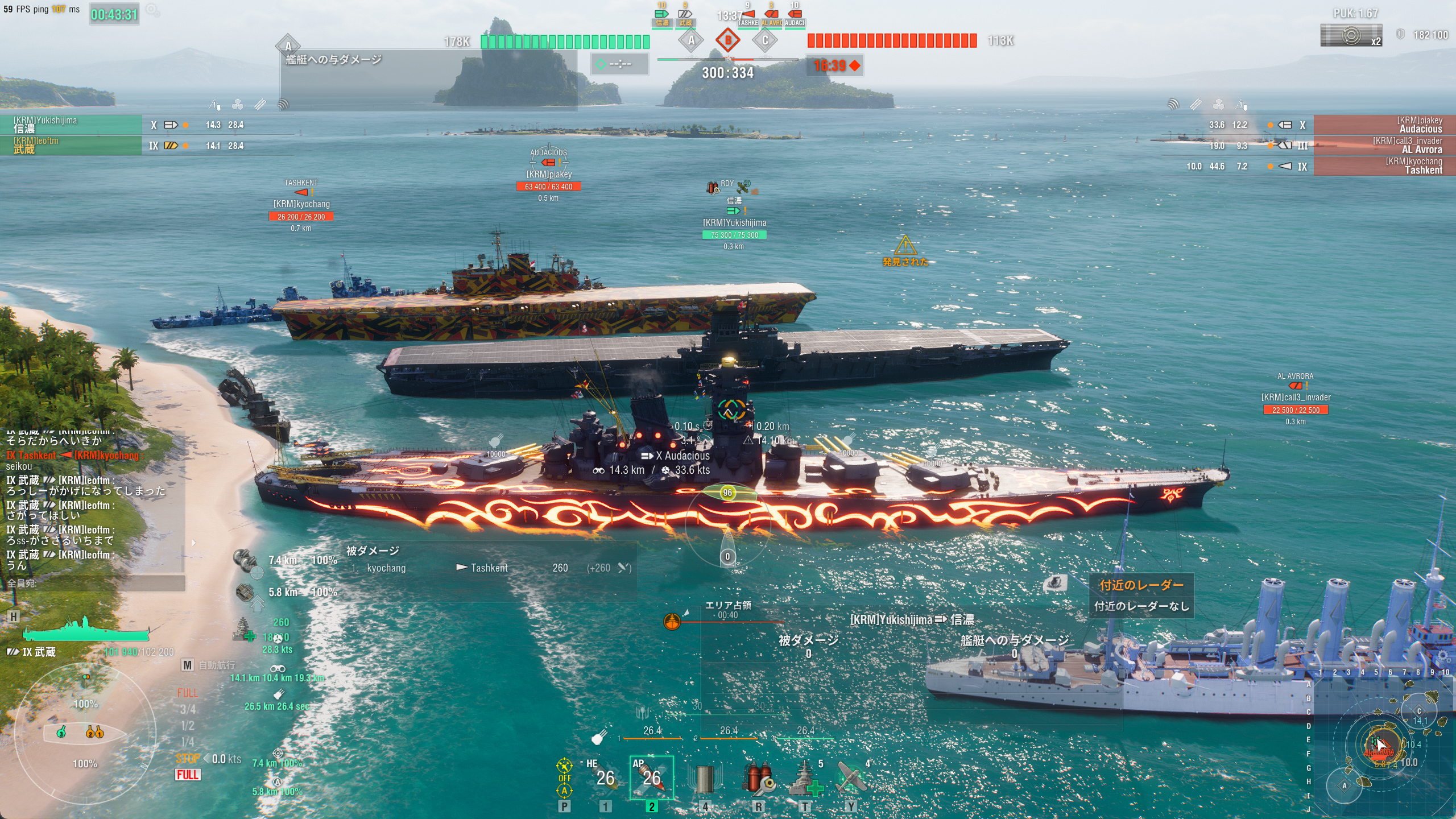This screenshot has height=819, width=1456.
Task: Select capture point A on the minimap
Action: [x=1345, y=786]
